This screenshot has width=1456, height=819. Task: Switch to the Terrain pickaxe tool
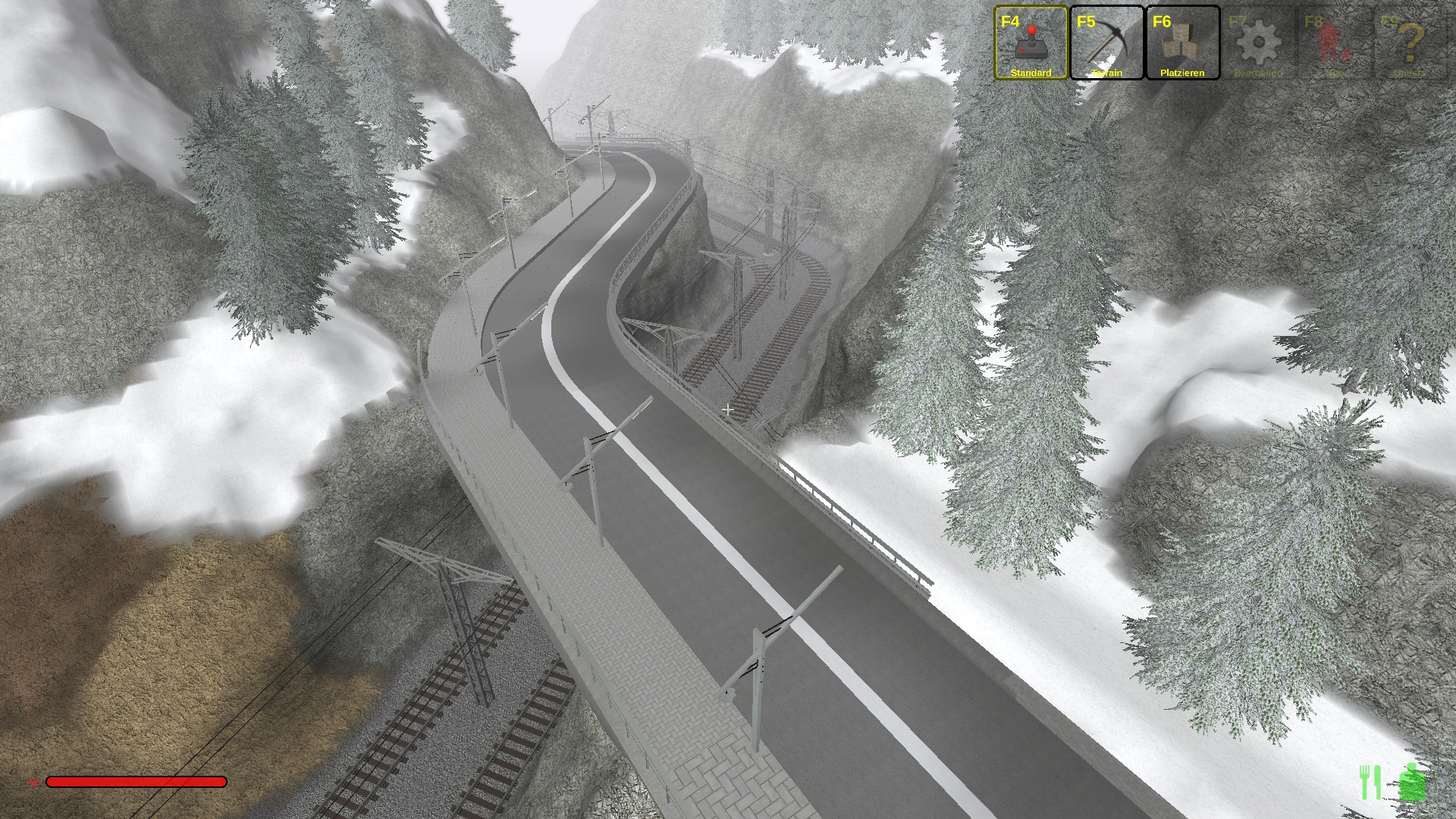tap(1106, 42)
